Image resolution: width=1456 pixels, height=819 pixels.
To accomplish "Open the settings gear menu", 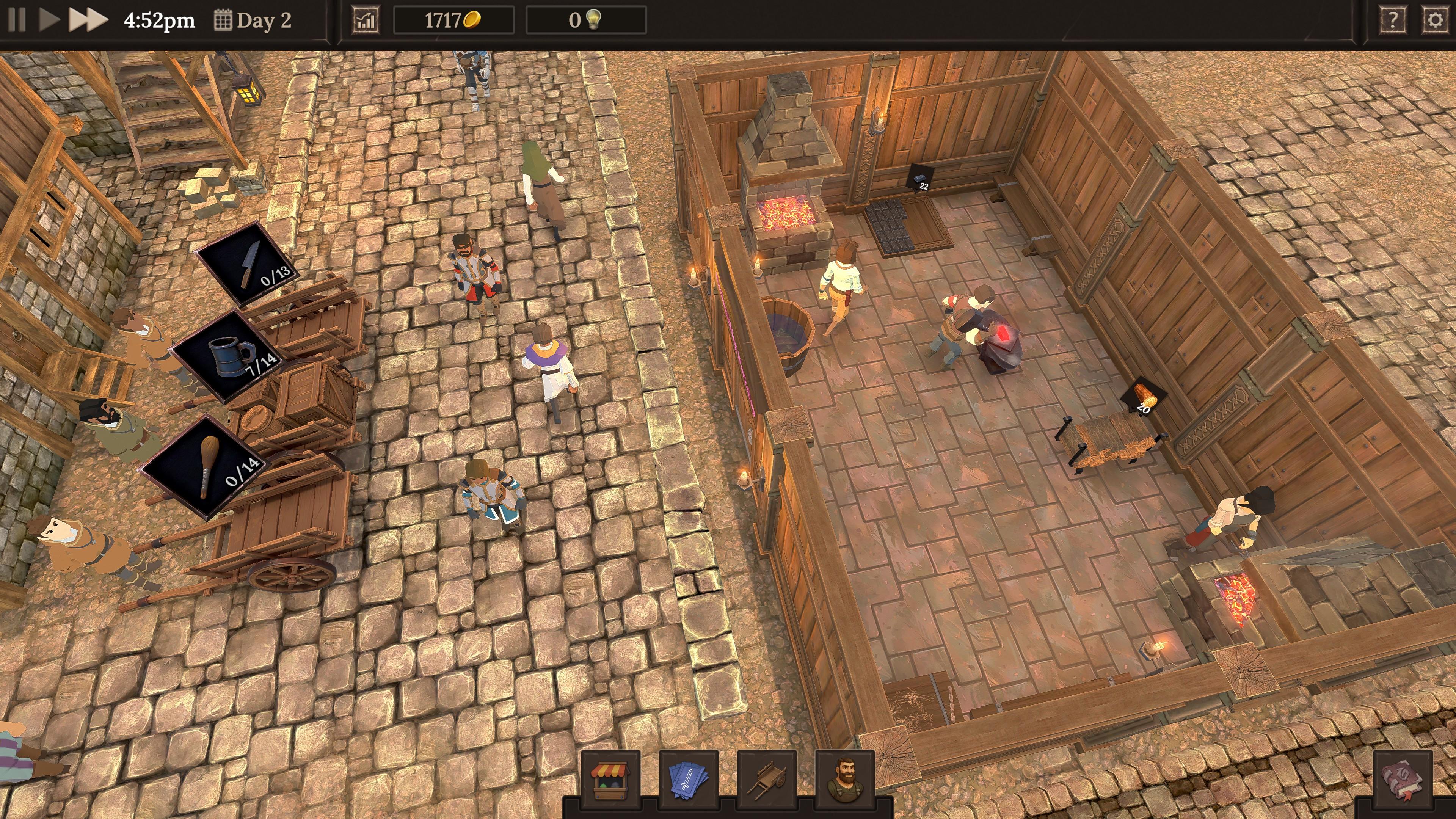I will (x=1436, y=19).
